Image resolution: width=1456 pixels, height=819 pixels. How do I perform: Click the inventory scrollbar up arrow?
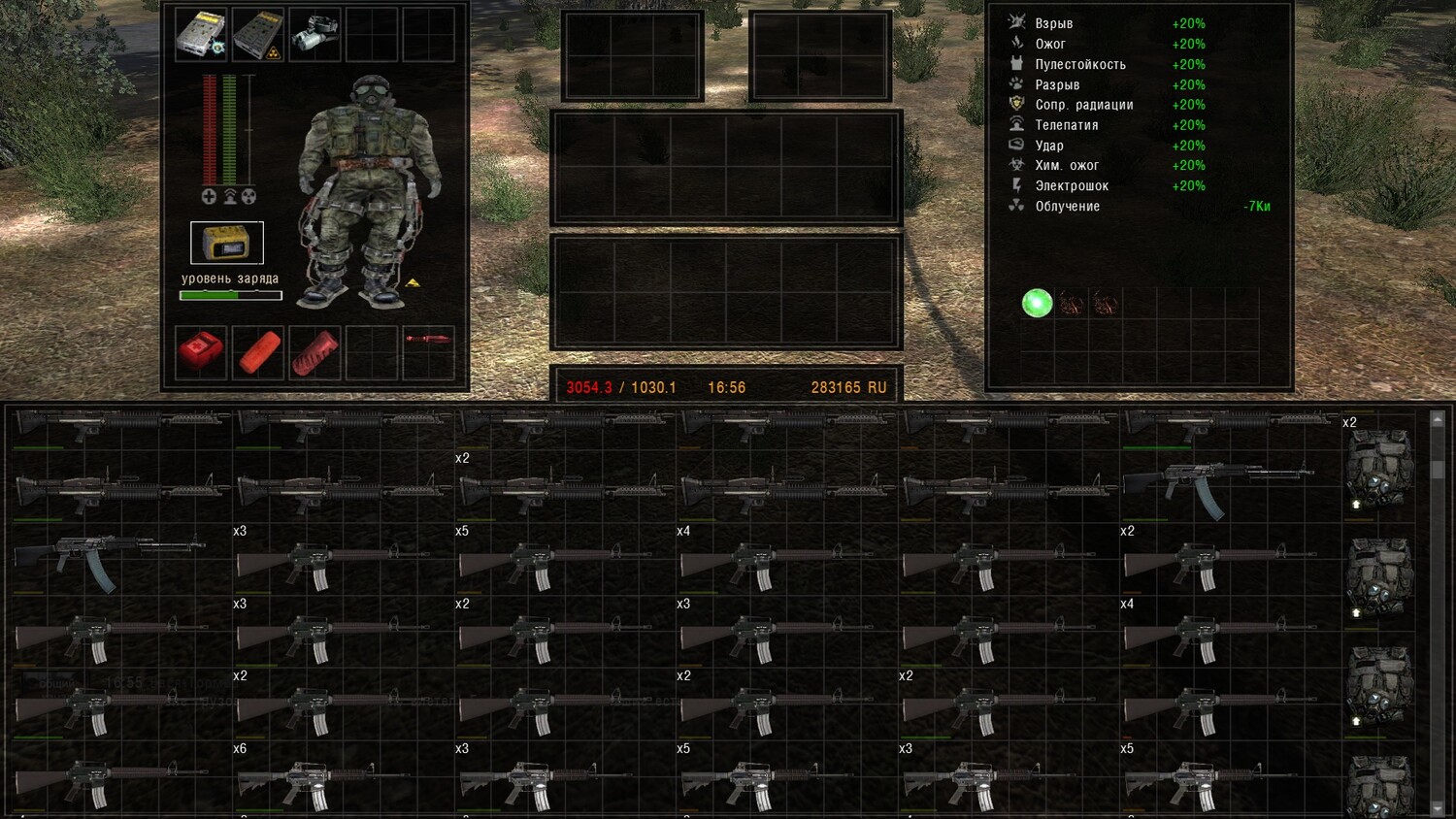(x=1438, y=419)
